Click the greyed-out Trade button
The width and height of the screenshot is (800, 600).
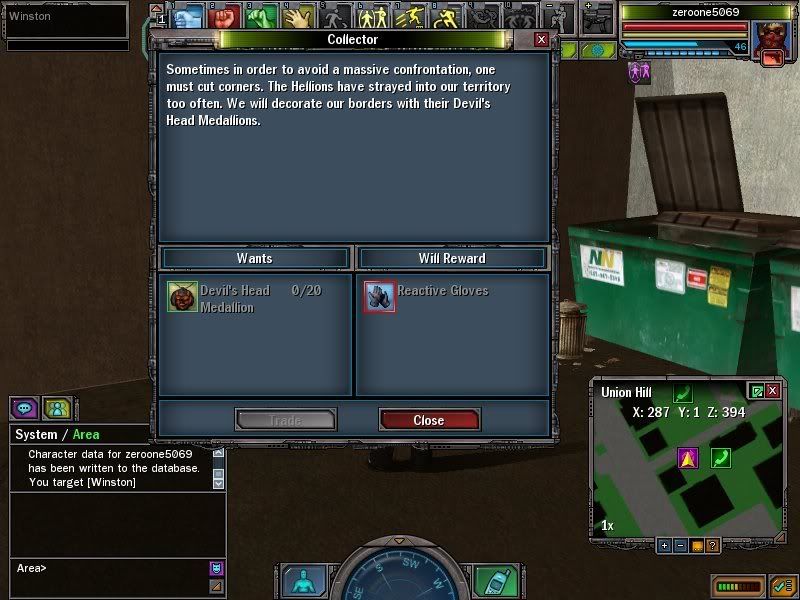click(285, 420)
